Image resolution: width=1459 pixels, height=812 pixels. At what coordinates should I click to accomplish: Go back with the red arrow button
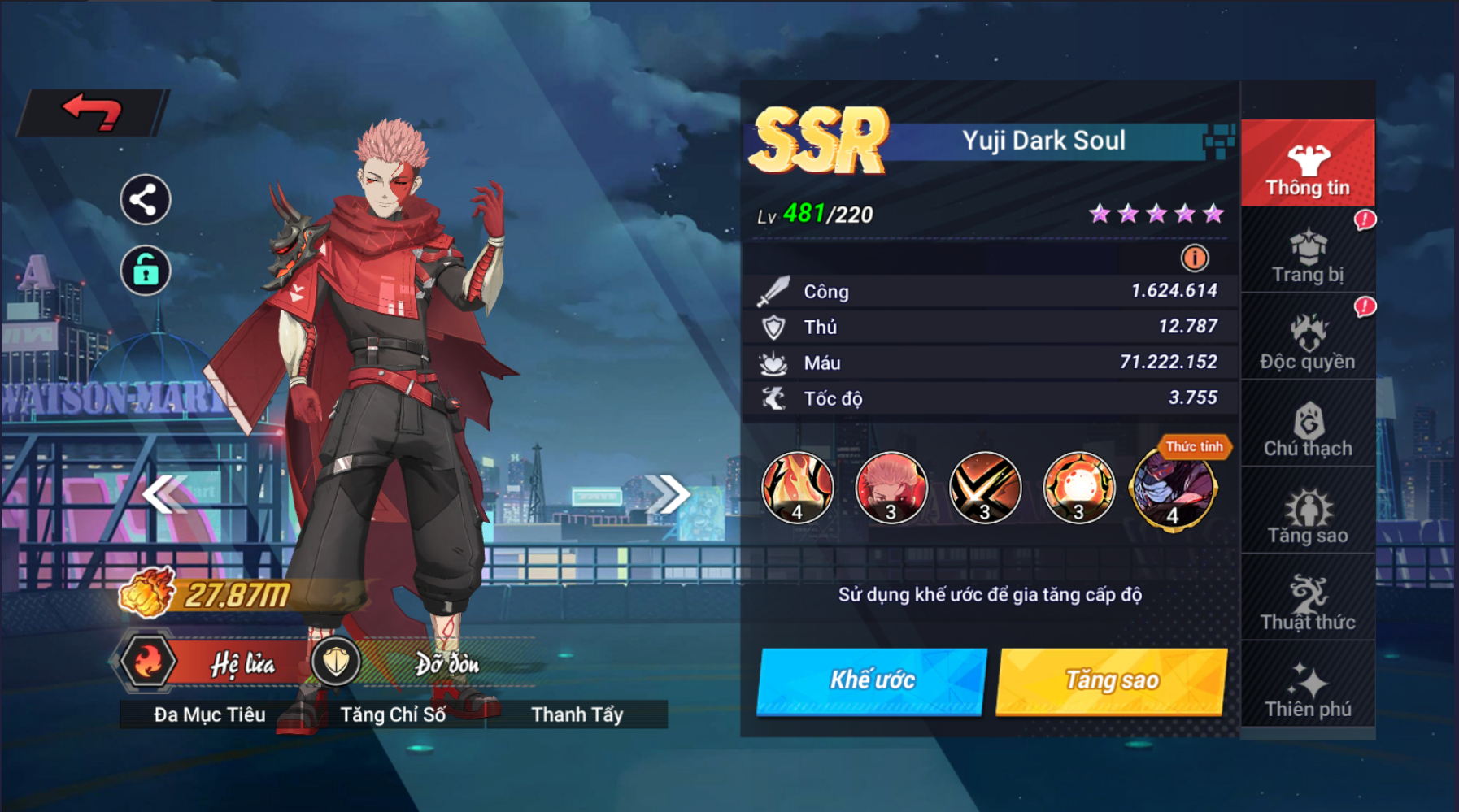[92, 111]
